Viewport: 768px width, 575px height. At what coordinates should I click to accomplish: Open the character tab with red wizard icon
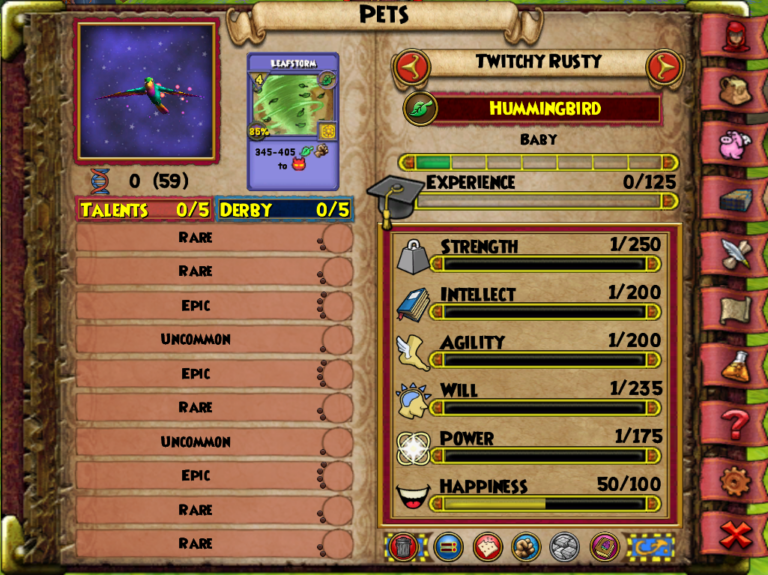[x=738, y=37]
